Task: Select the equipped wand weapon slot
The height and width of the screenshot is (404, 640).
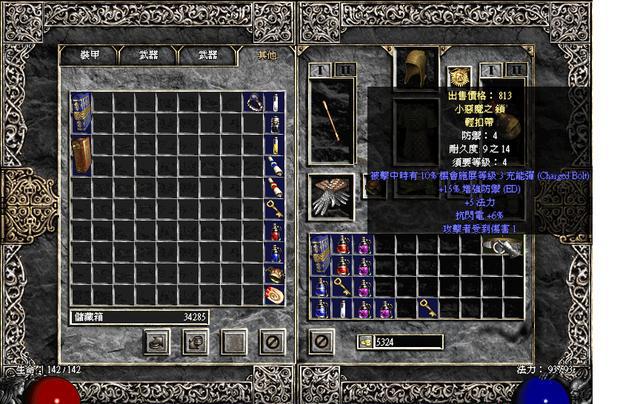Action: 327,120
